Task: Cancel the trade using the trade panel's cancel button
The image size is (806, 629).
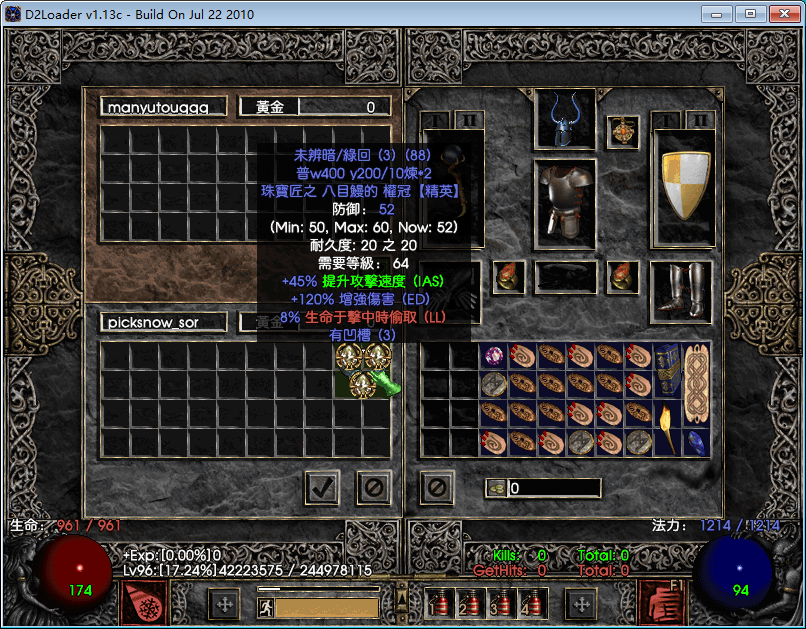Action: tap(374, 488)
